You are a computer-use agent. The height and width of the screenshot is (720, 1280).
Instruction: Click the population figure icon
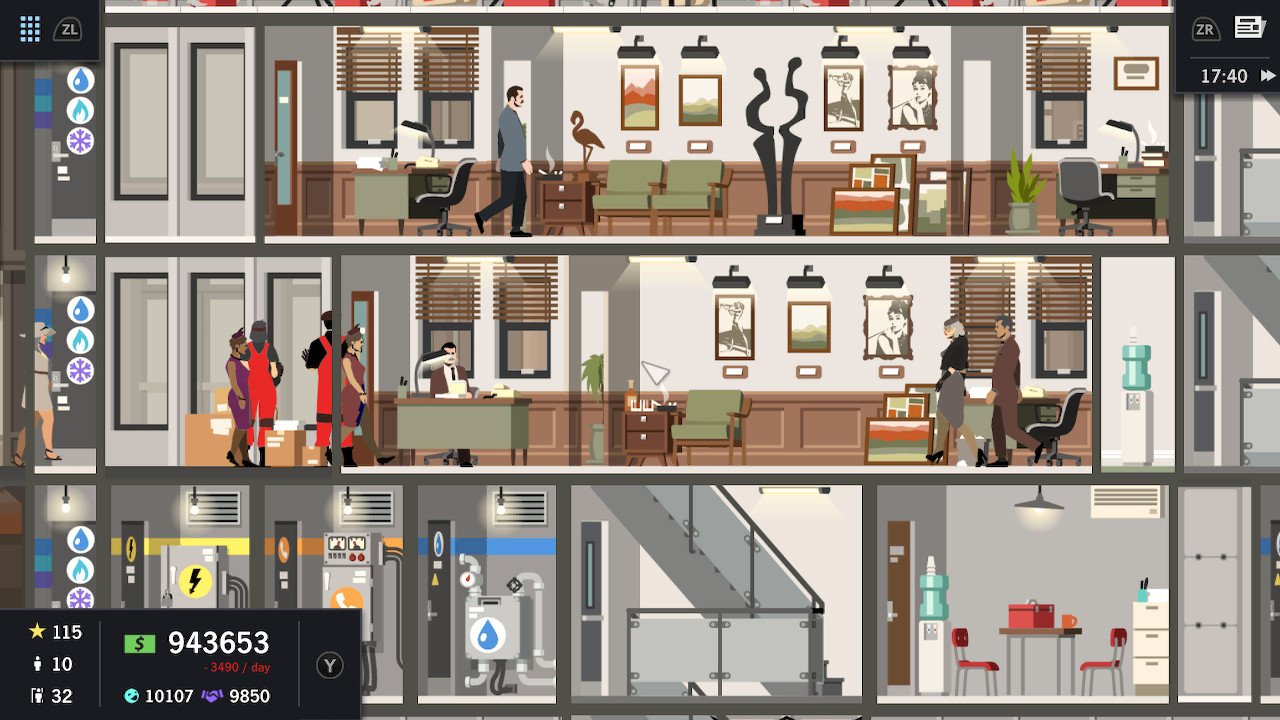pos(37,664)
